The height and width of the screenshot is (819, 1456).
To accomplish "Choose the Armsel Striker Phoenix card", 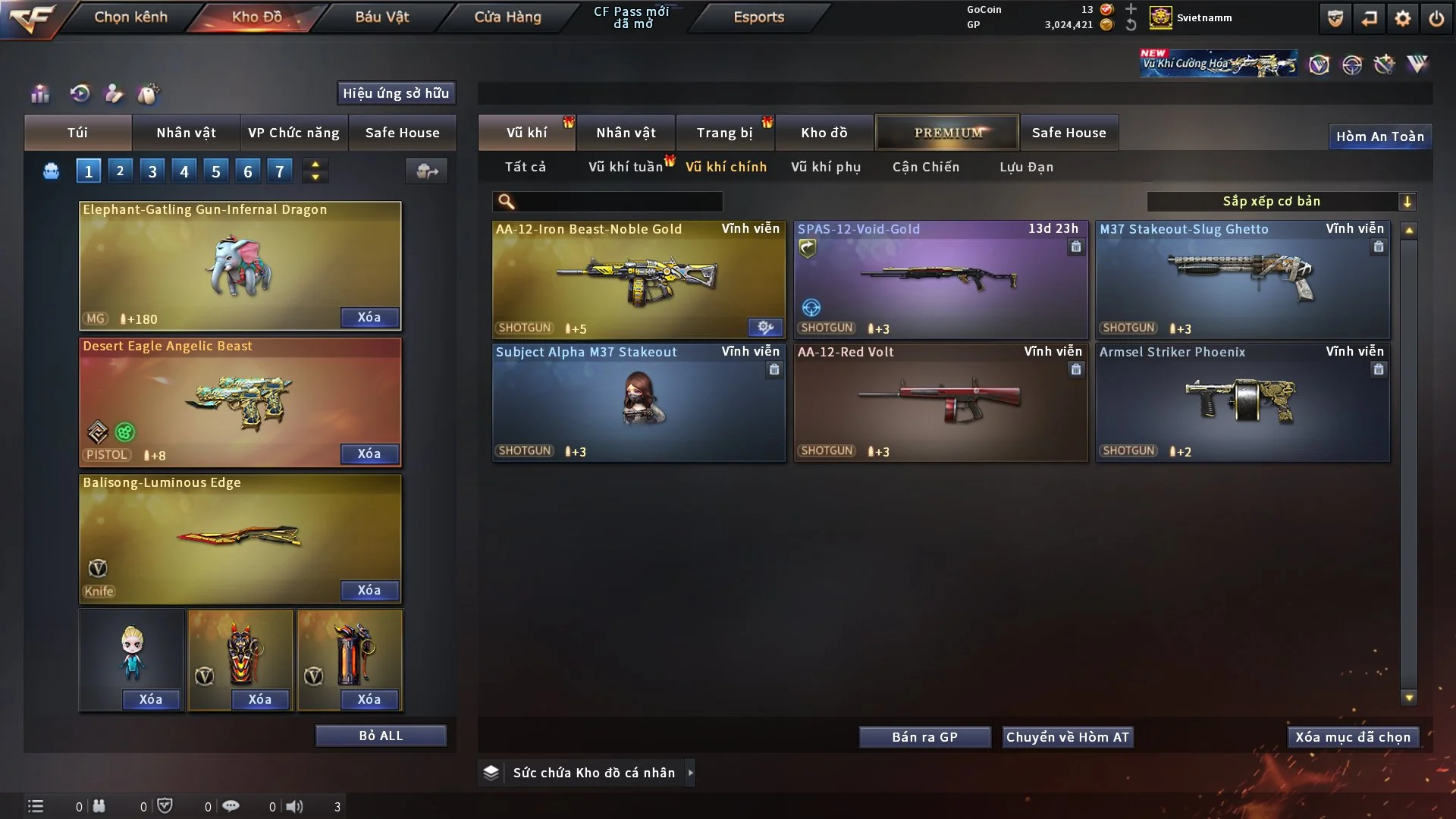I will [1242, 402].
